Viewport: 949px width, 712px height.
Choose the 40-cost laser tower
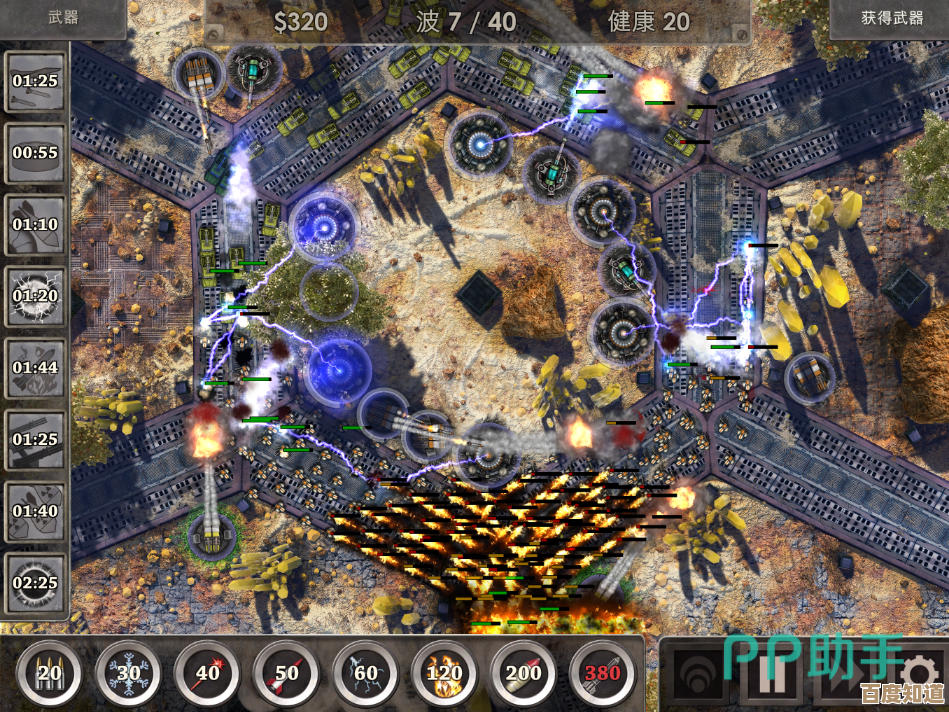tap(207, 673)
